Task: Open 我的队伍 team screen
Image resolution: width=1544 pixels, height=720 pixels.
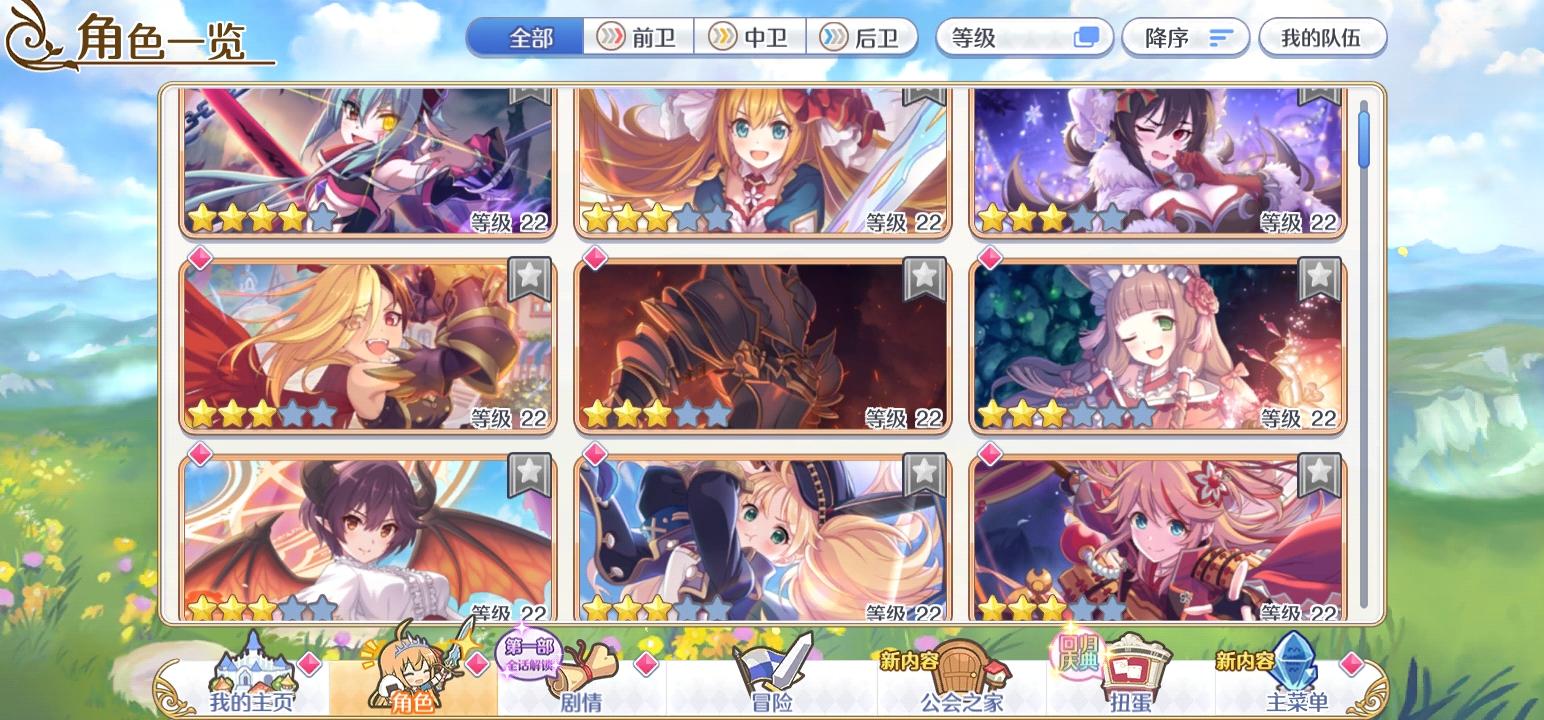Action: point(1322,38)
